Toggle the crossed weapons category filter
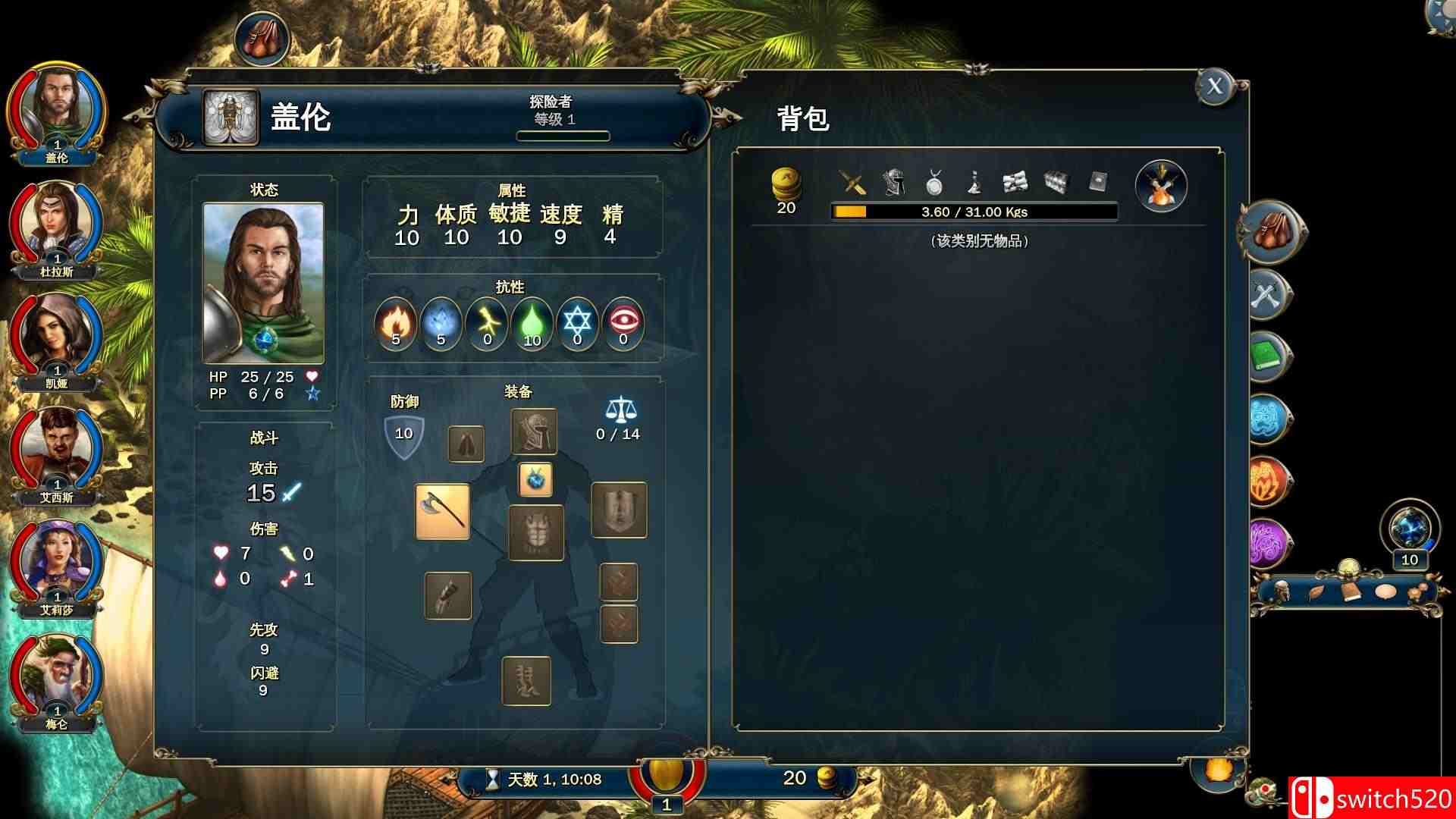1456x819 pixels. [x=851, y=182]
